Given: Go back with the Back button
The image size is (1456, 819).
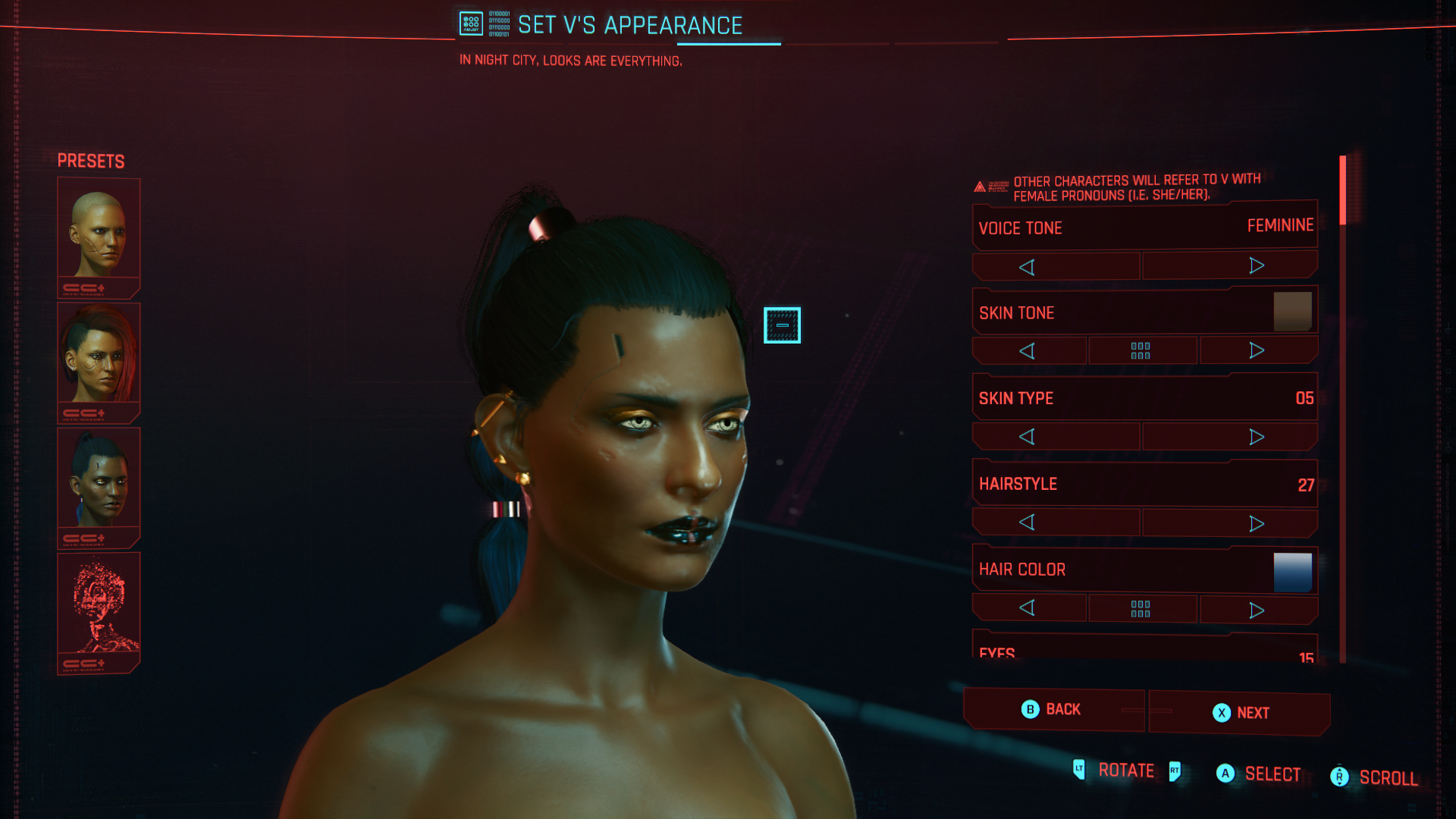Looking at the screenshot, I should pos(1053,710).
